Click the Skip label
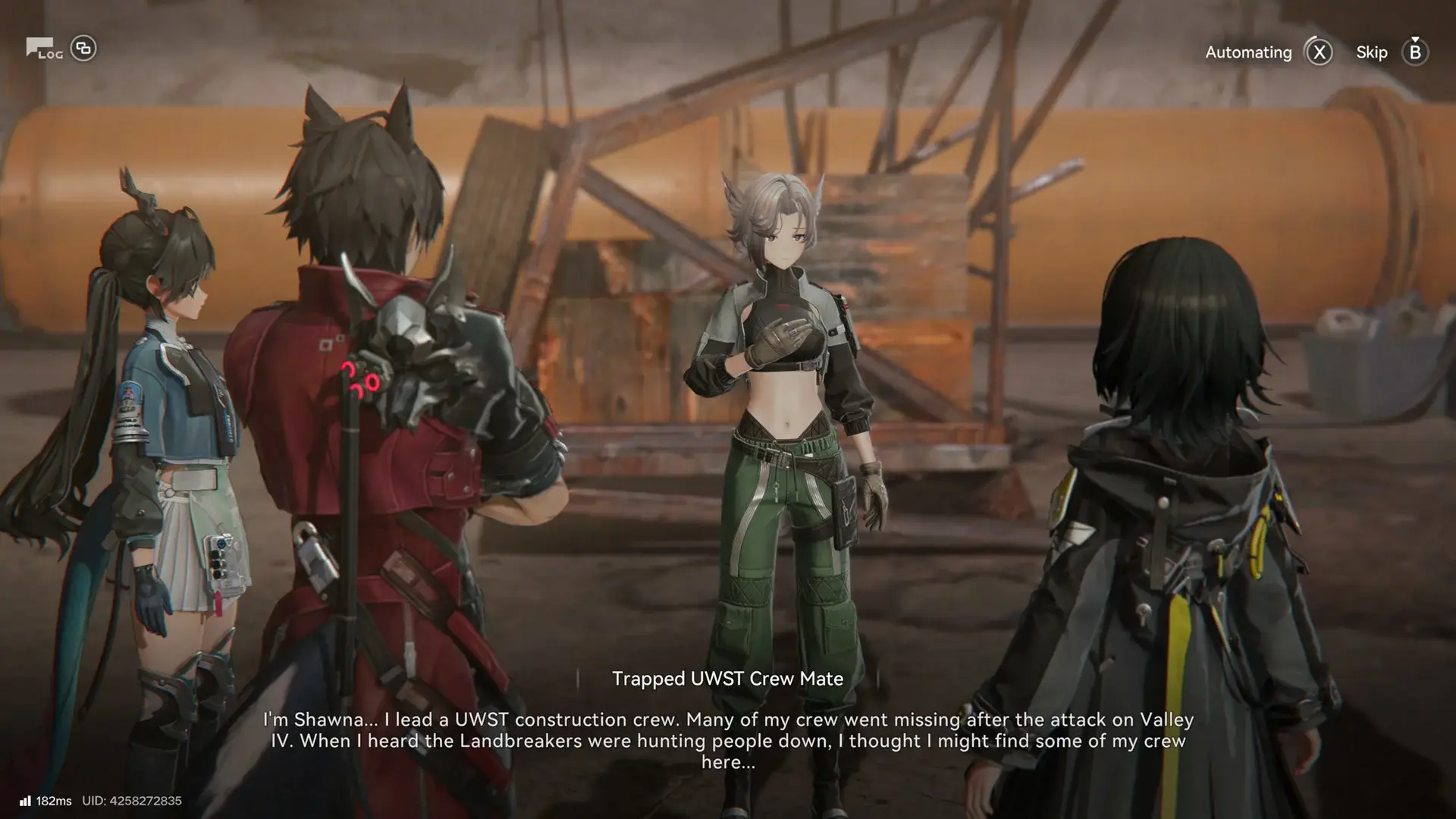1456x819 pixels. point(1372,52)
